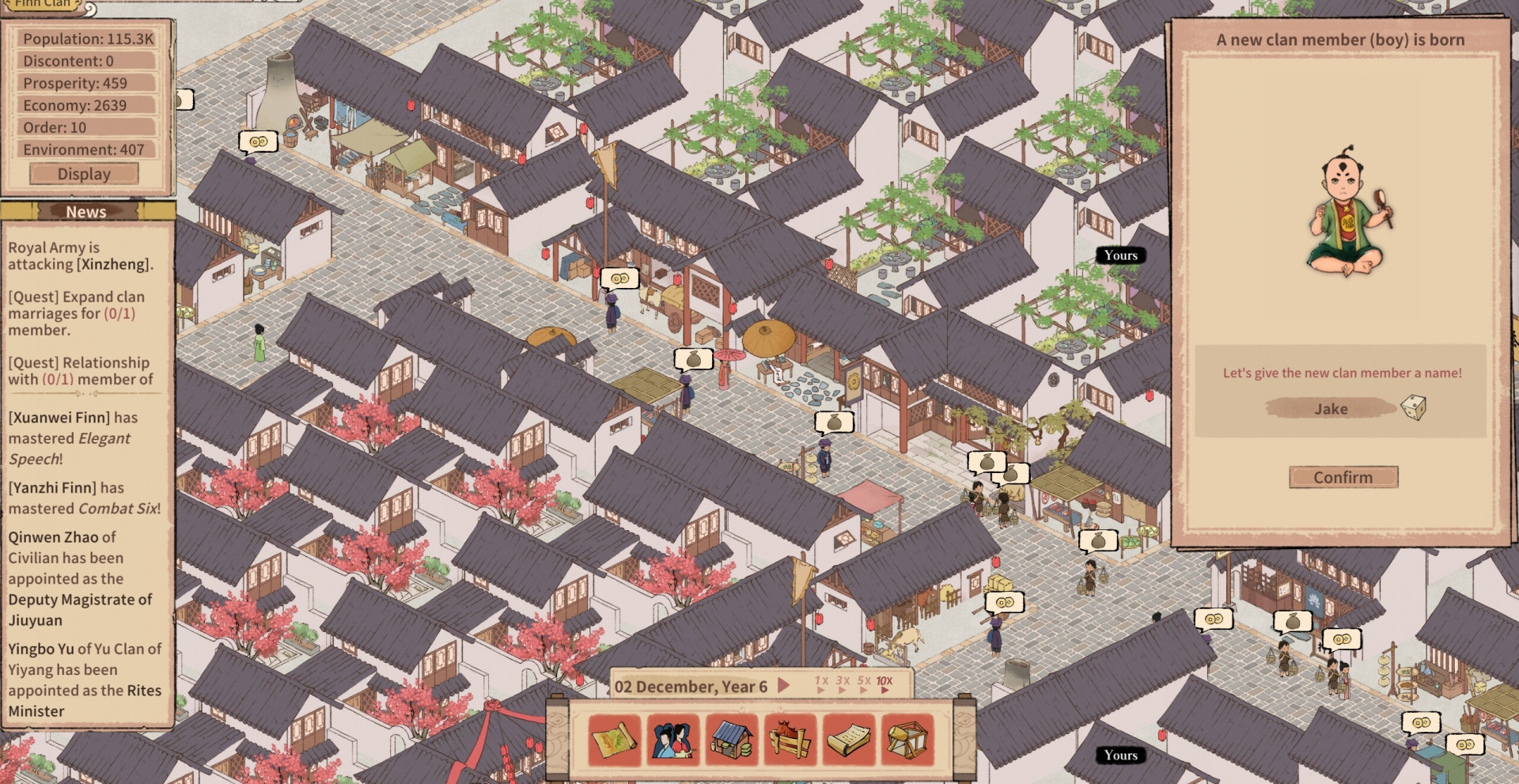Image resolution: width=1519 pixels, height=784 pixels.
Task: Open the clan members icon with two people
Action: pyautogui.click(x=672, y=740)
